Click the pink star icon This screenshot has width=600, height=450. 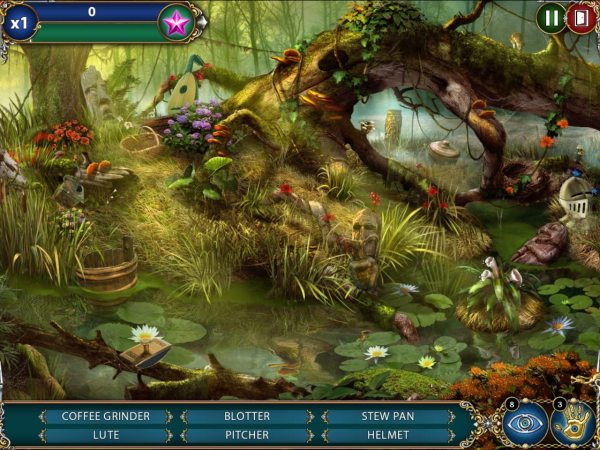coord(177,23)
